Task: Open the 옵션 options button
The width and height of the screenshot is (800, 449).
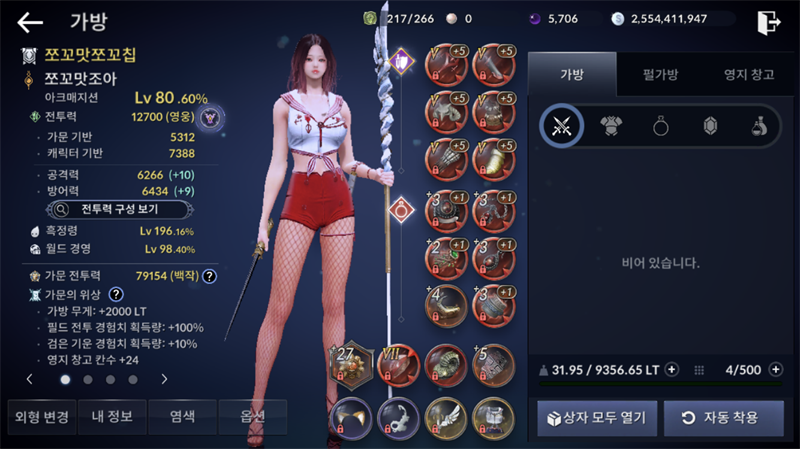Action: [x=249, y=416]
